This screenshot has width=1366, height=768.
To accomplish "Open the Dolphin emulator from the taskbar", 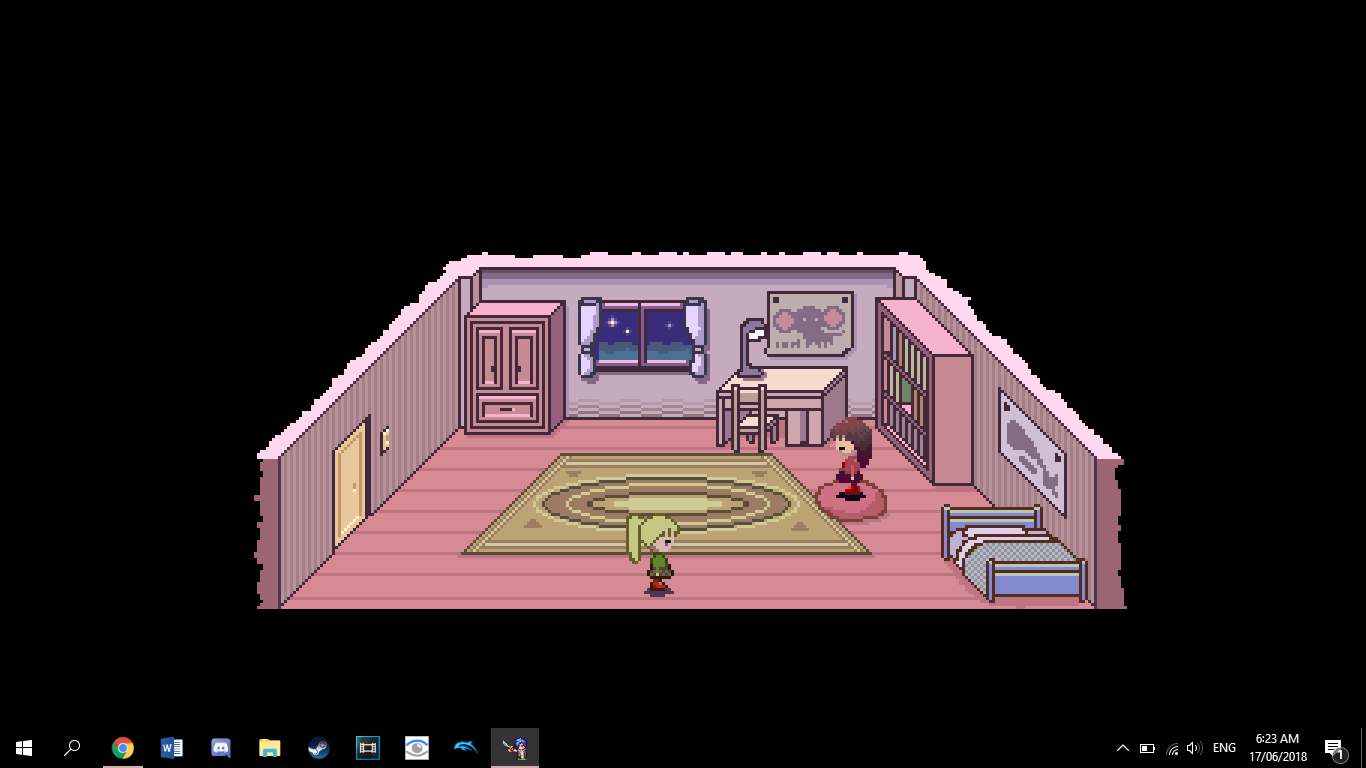I will [x=465, y=747].
